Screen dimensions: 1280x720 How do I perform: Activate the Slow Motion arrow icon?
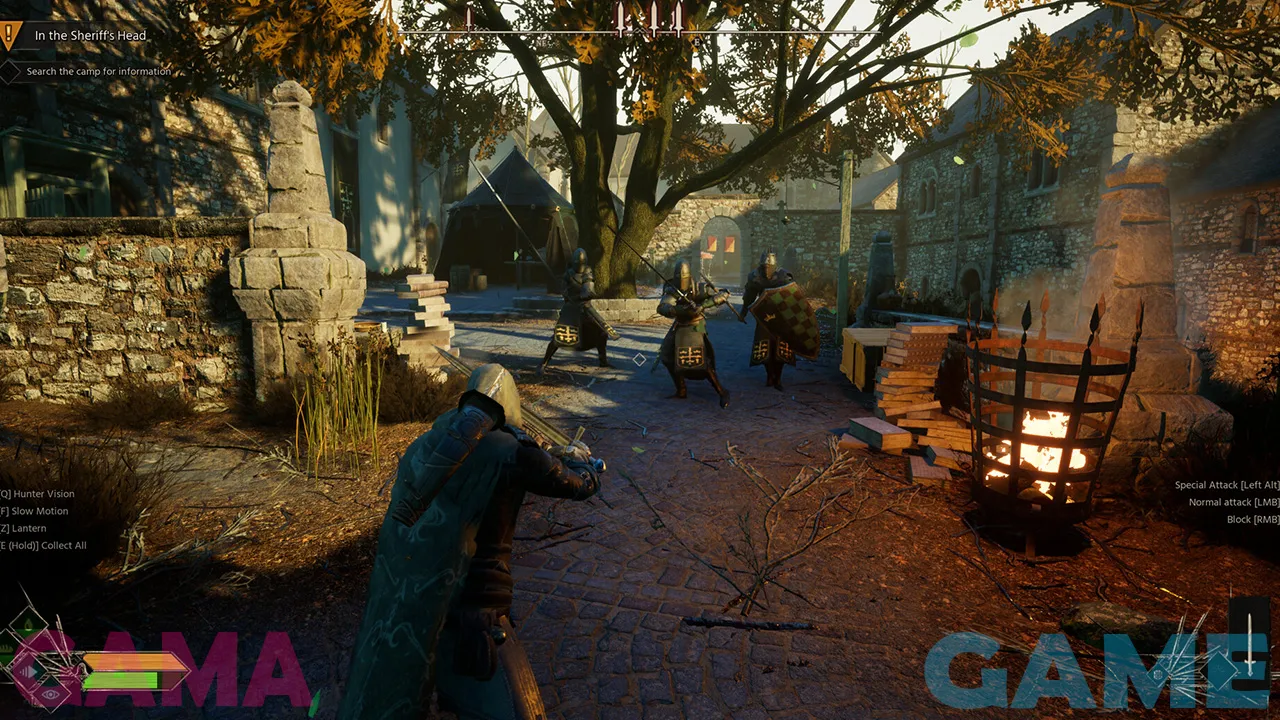[x=29, y=672]
